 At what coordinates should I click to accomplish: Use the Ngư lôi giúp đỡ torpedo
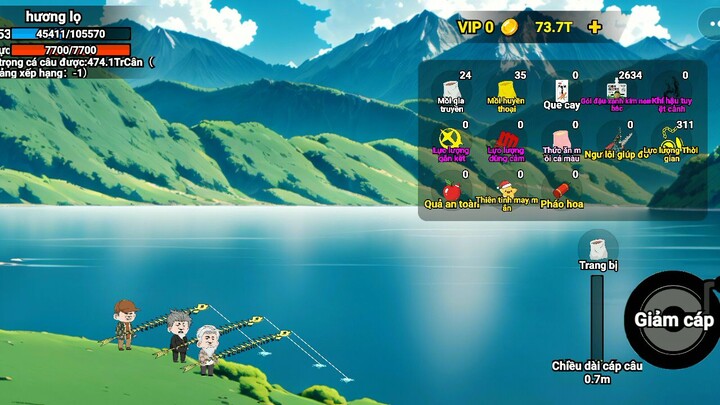tap(617, 140)
